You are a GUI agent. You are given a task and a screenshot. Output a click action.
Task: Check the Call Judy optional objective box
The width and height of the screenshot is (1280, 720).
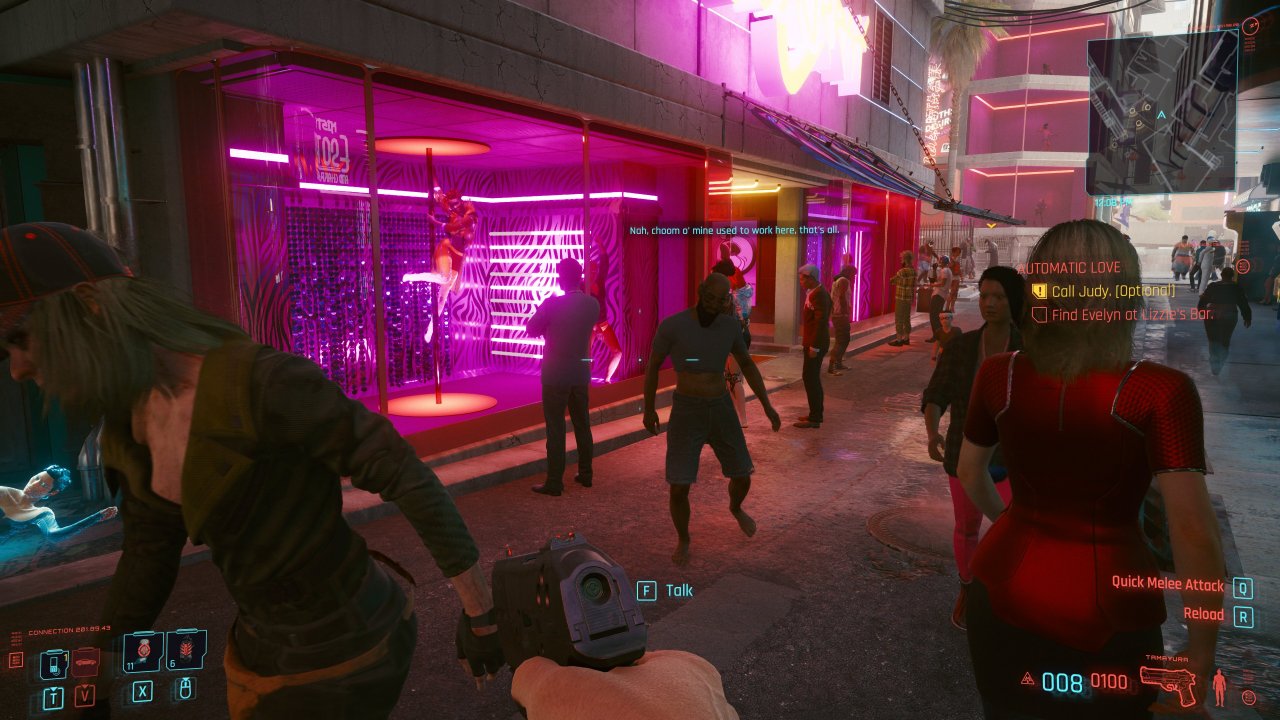(x=1039, y=290)
